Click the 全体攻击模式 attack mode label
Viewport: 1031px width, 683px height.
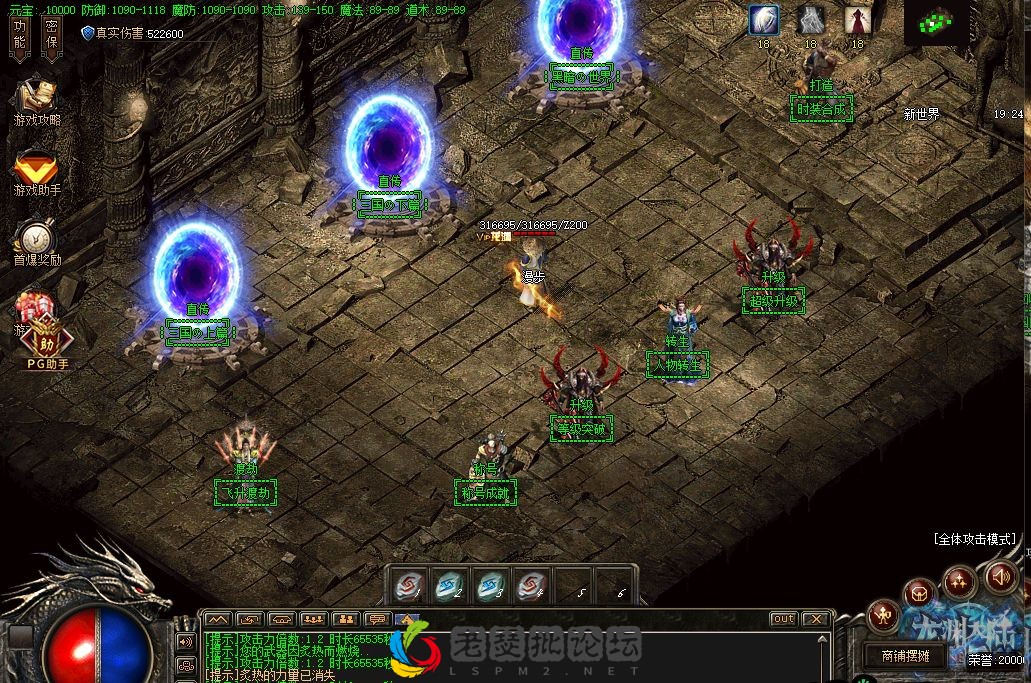tap(974, 539)
